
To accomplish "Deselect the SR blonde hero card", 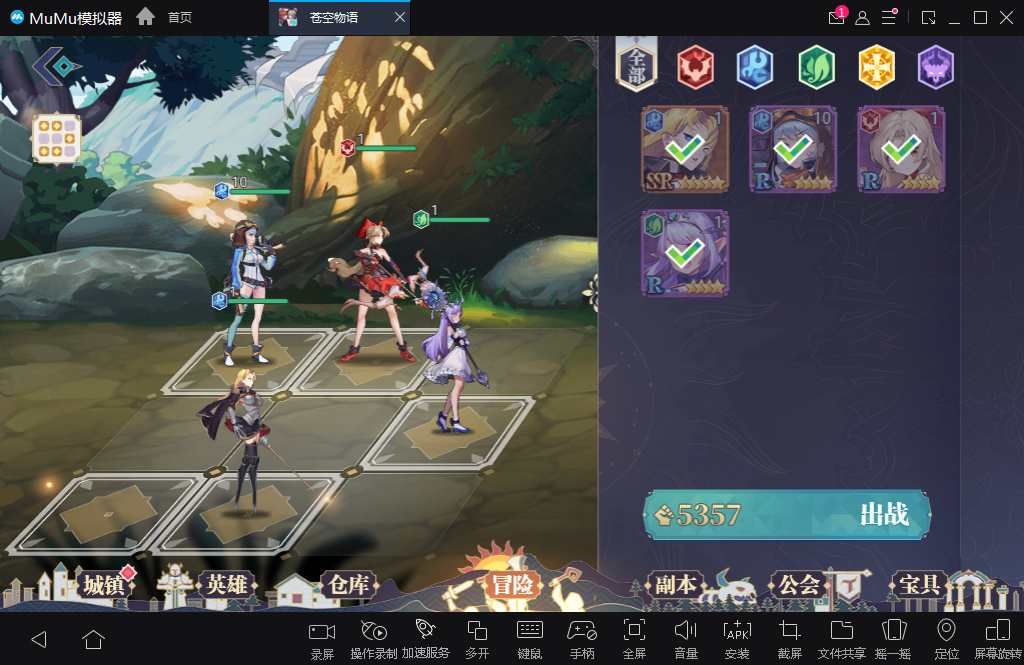I will click(x=685, y=149).
